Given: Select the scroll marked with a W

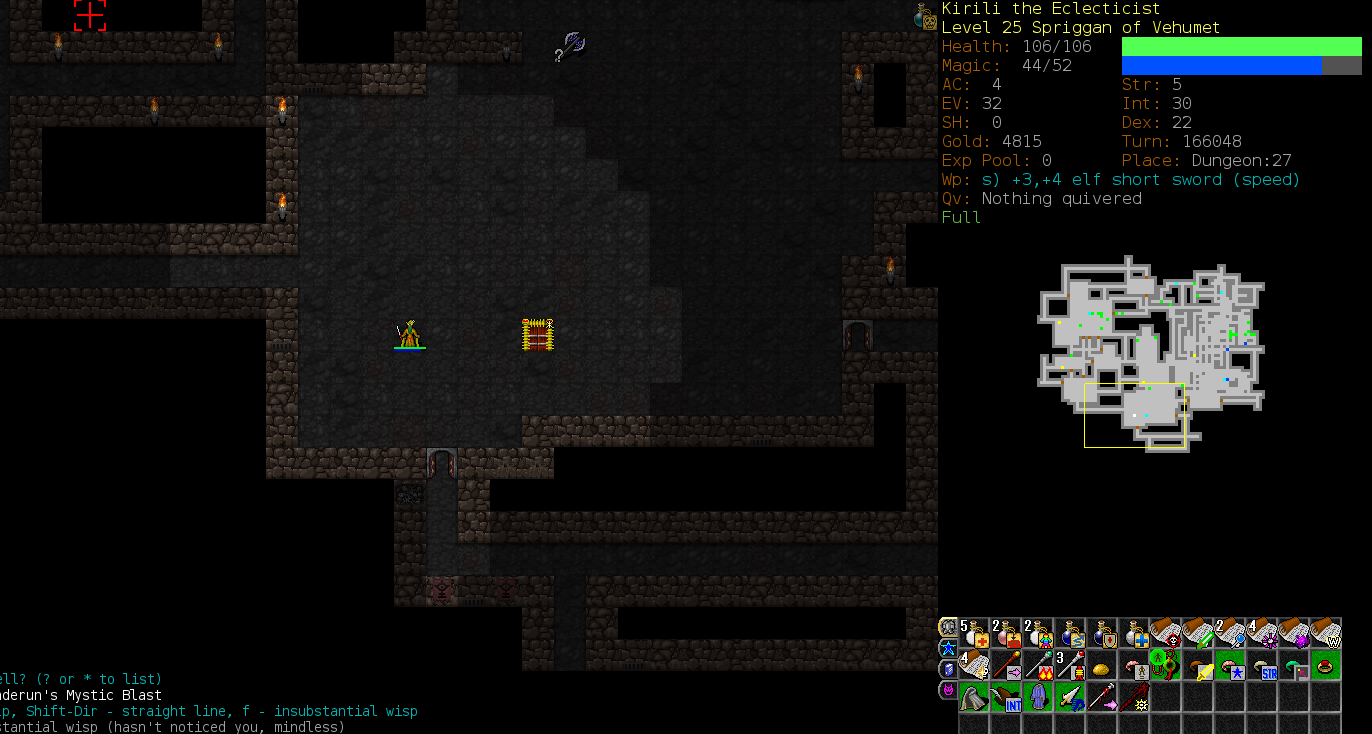Looking at the screenshot, I should pos(1326,633).
